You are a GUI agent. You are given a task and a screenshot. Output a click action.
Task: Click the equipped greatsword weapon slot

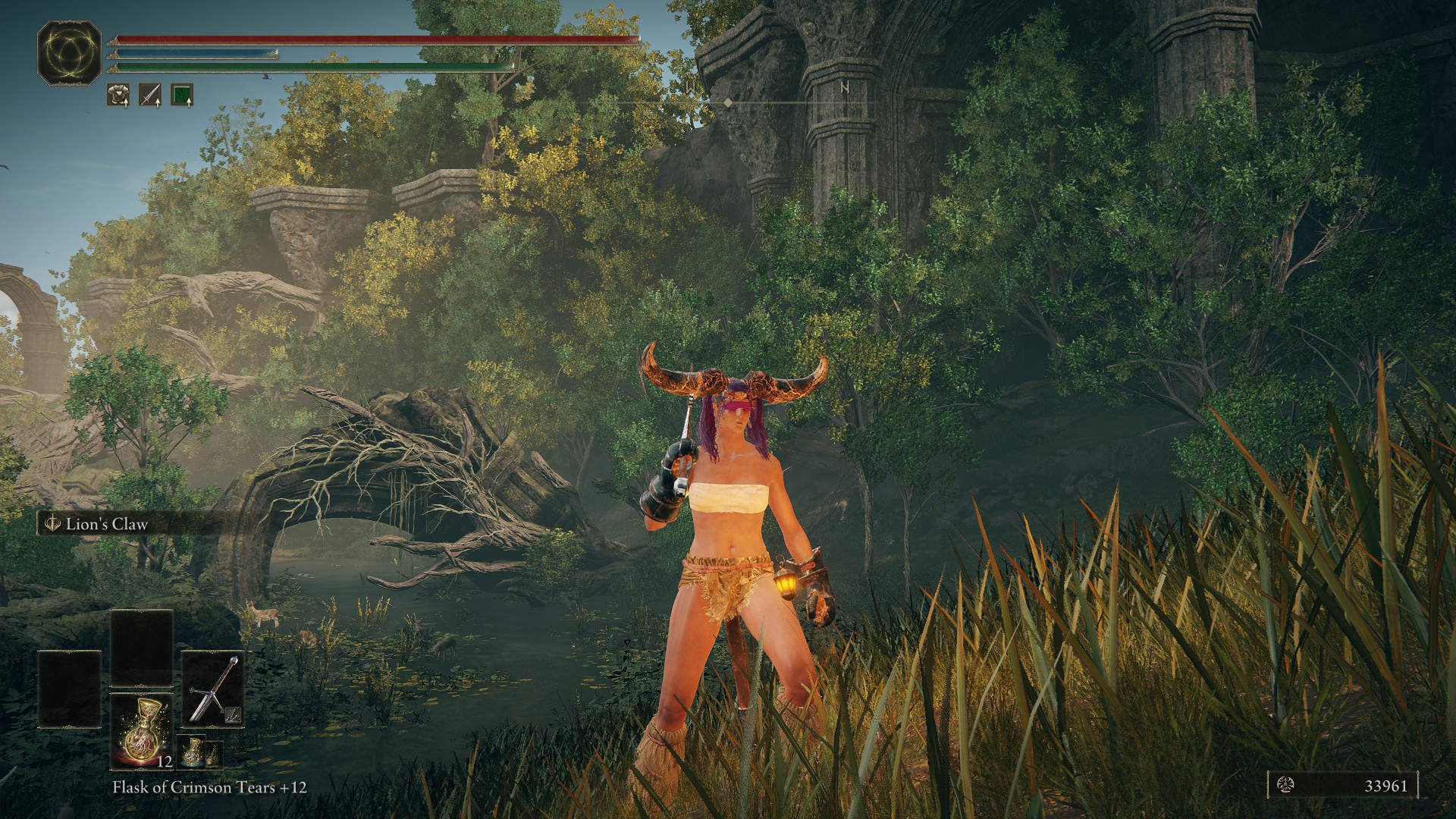(x=213, y=689)
